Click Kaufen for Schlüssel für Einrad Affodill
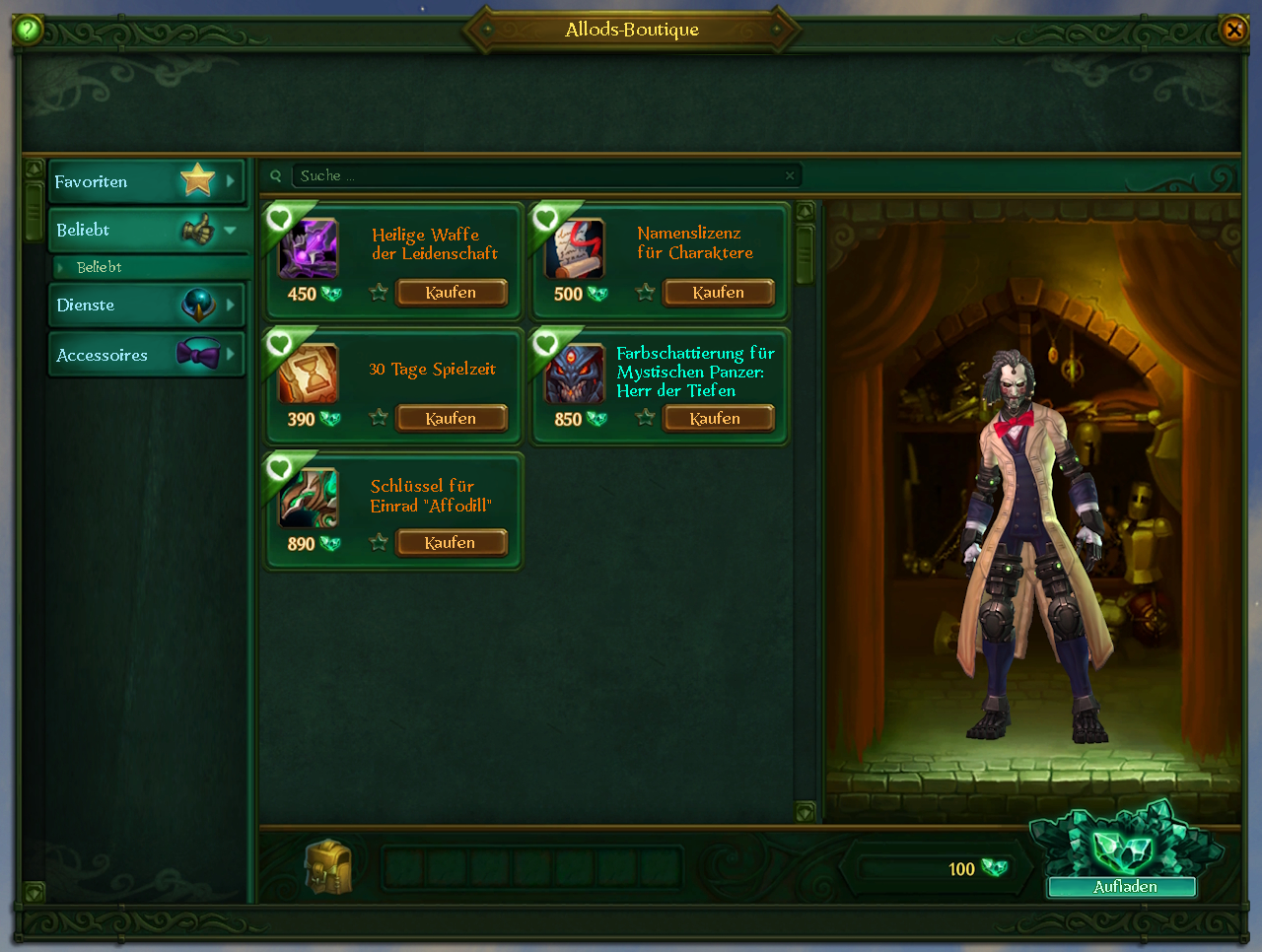This screenshot has width=1262, height=952. click(451, 543)
